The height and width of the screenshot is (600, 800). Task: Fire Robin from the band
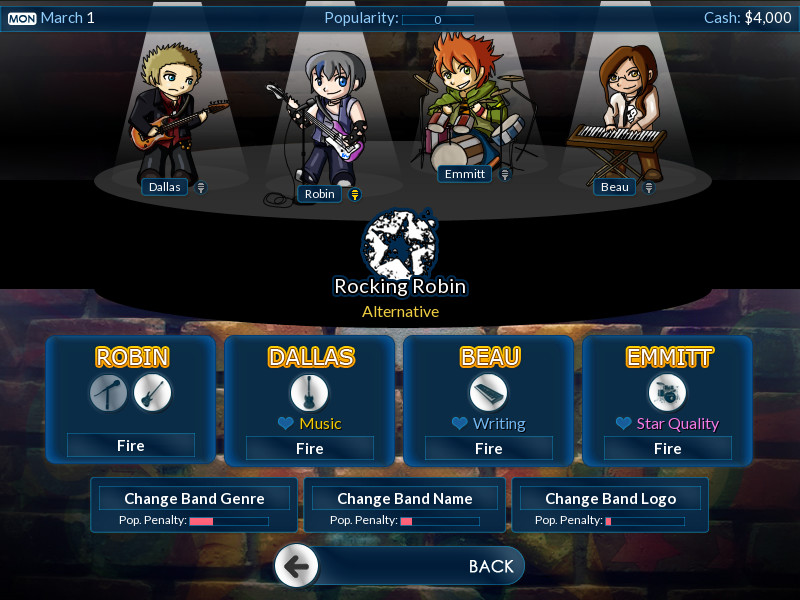[x=131, y=446]
